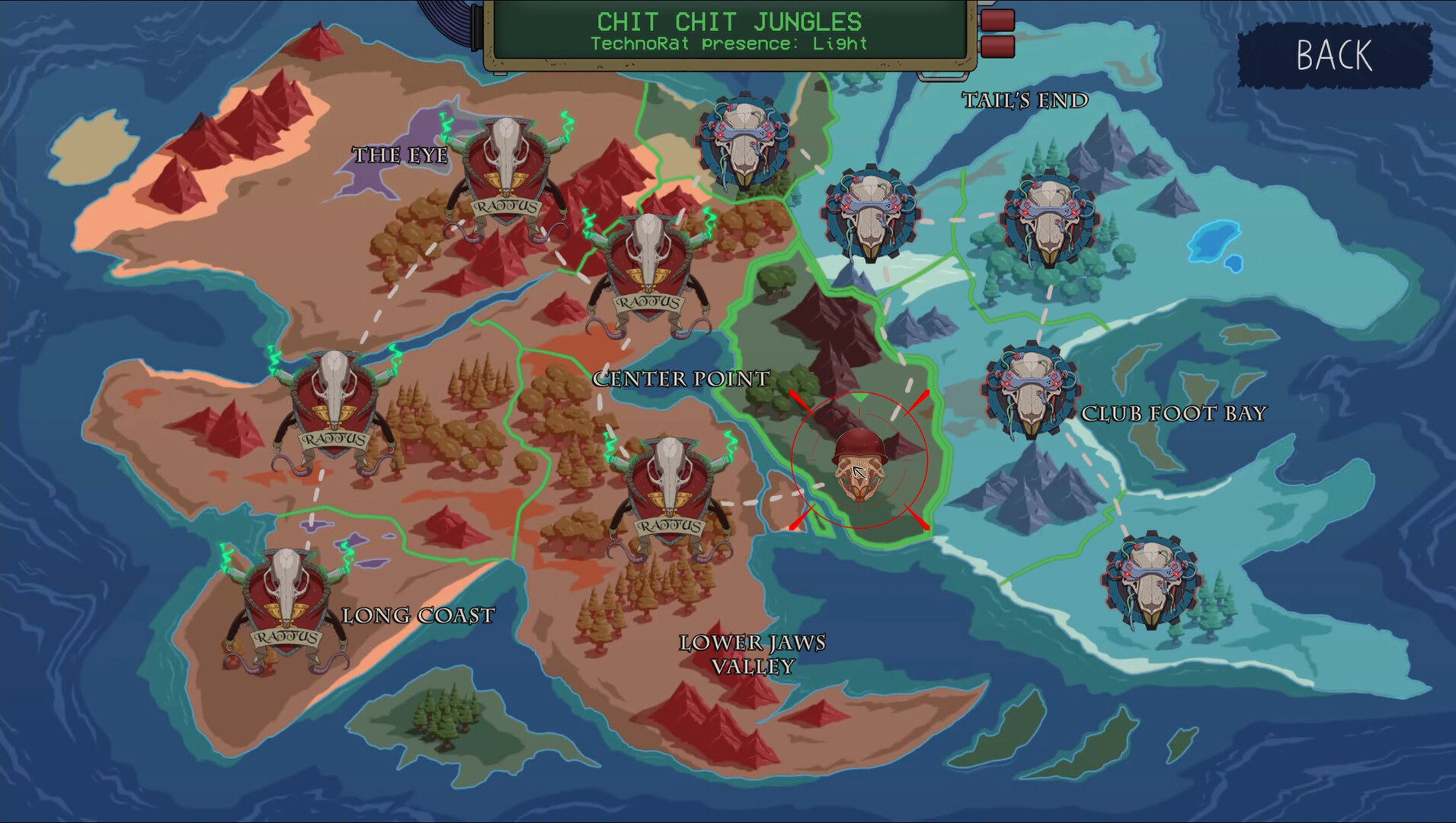1456x823 pixels.
Task: Select the Lower Jaws Valley text label
Action: click(753, 654)
